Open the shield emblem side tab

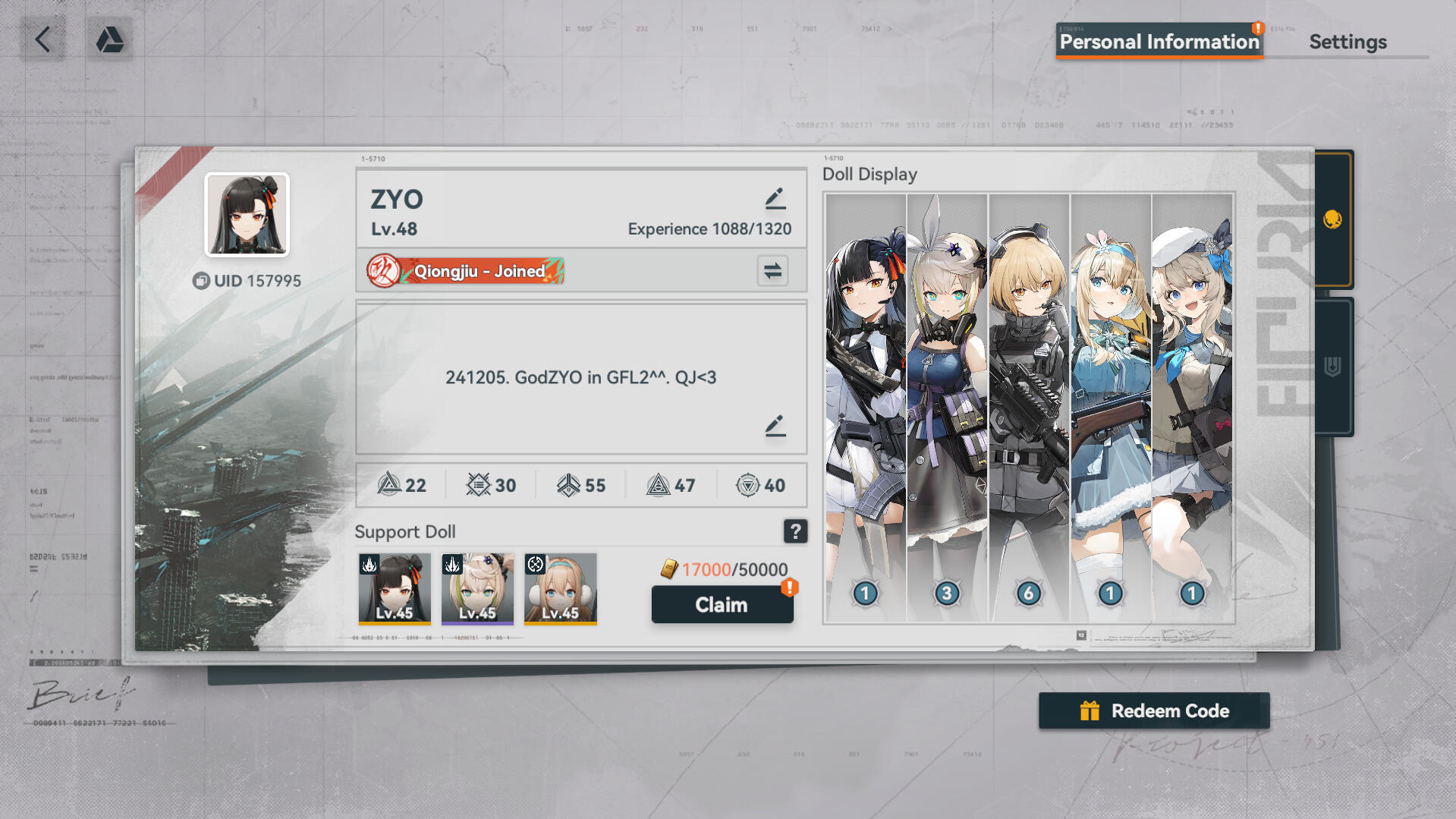1332,367
